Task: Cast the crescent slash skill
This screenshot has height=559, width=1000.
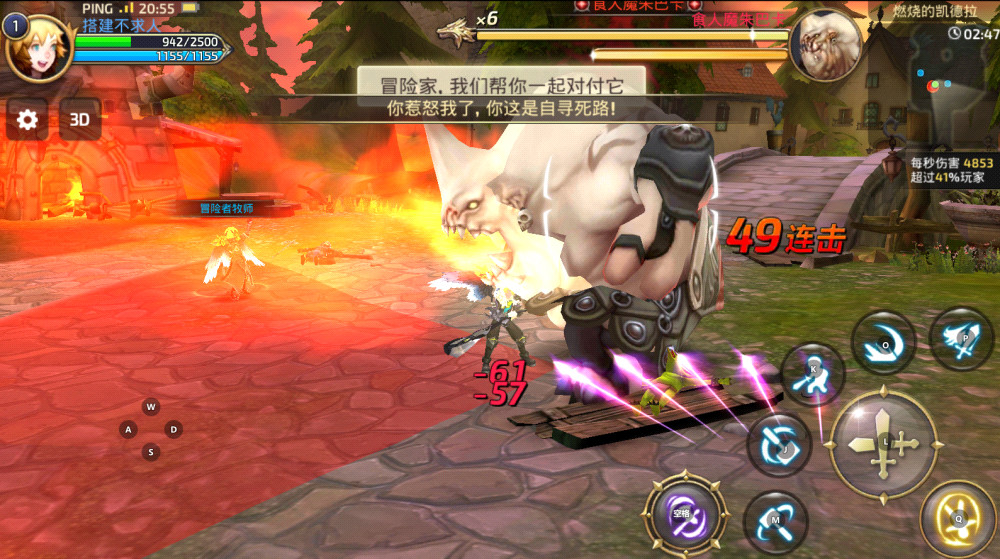Action: [x=883, y=343]
